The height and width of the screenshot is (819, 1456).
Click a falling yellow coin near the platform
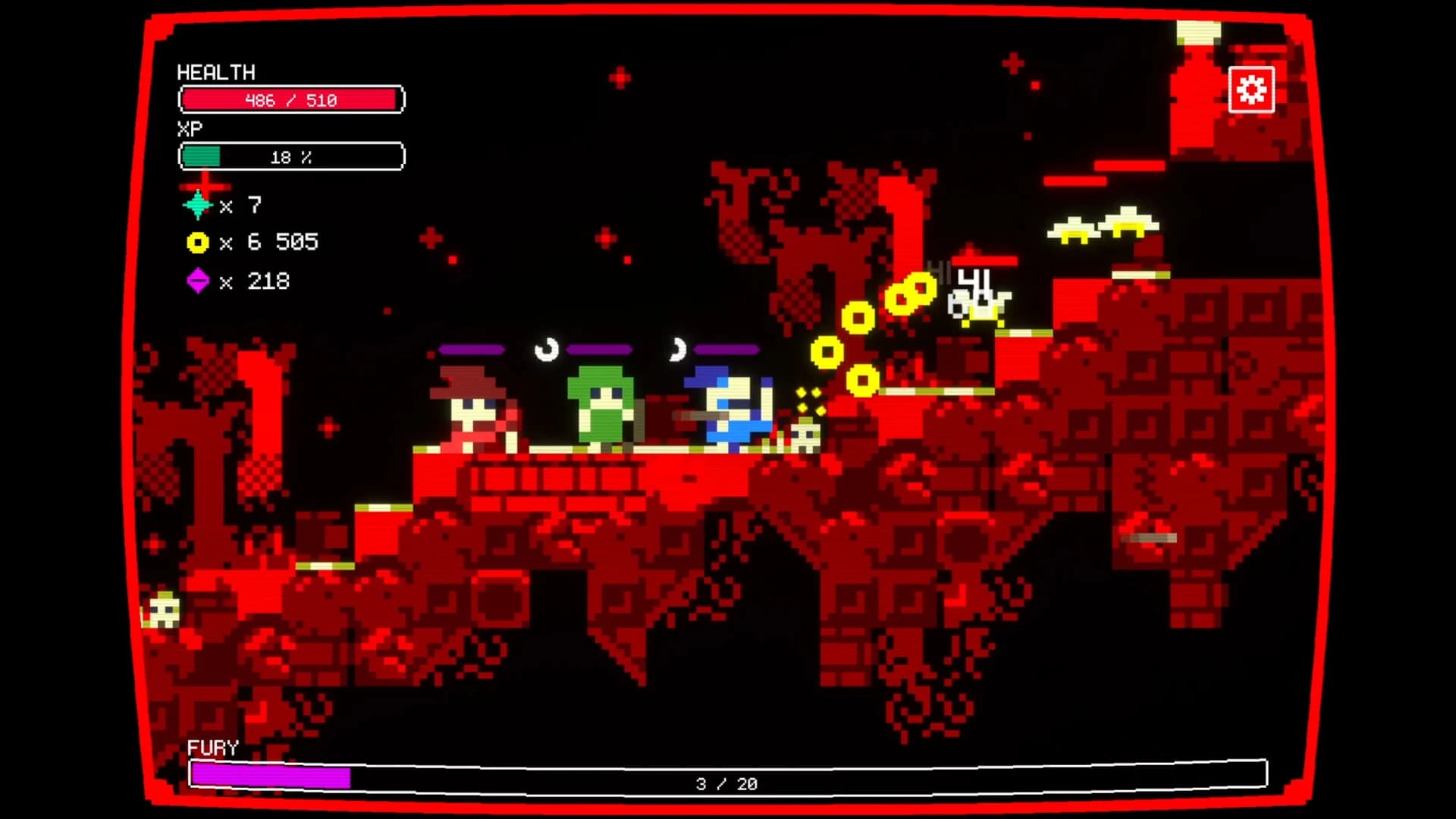click(x=864, y=380)
